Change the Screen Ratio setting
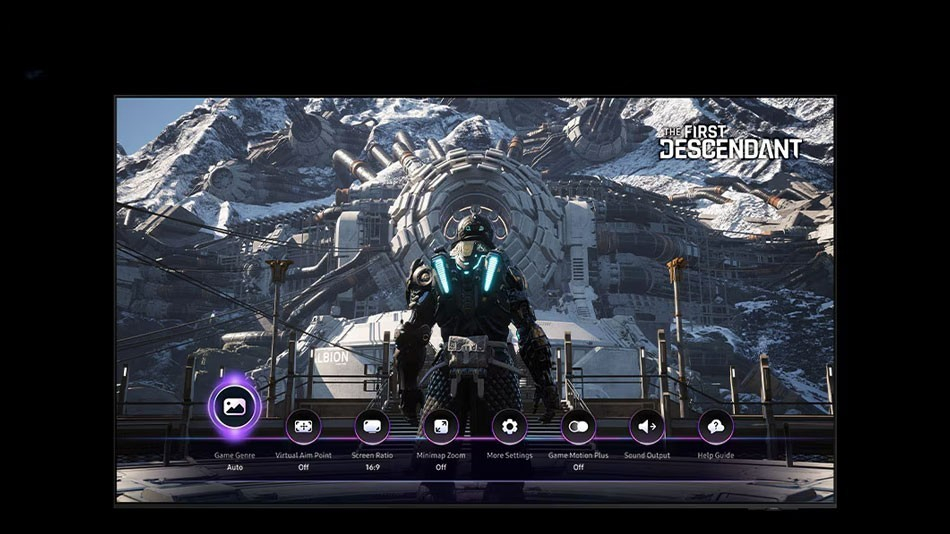This screenshot has width=950, height=534. click(372, 426)
